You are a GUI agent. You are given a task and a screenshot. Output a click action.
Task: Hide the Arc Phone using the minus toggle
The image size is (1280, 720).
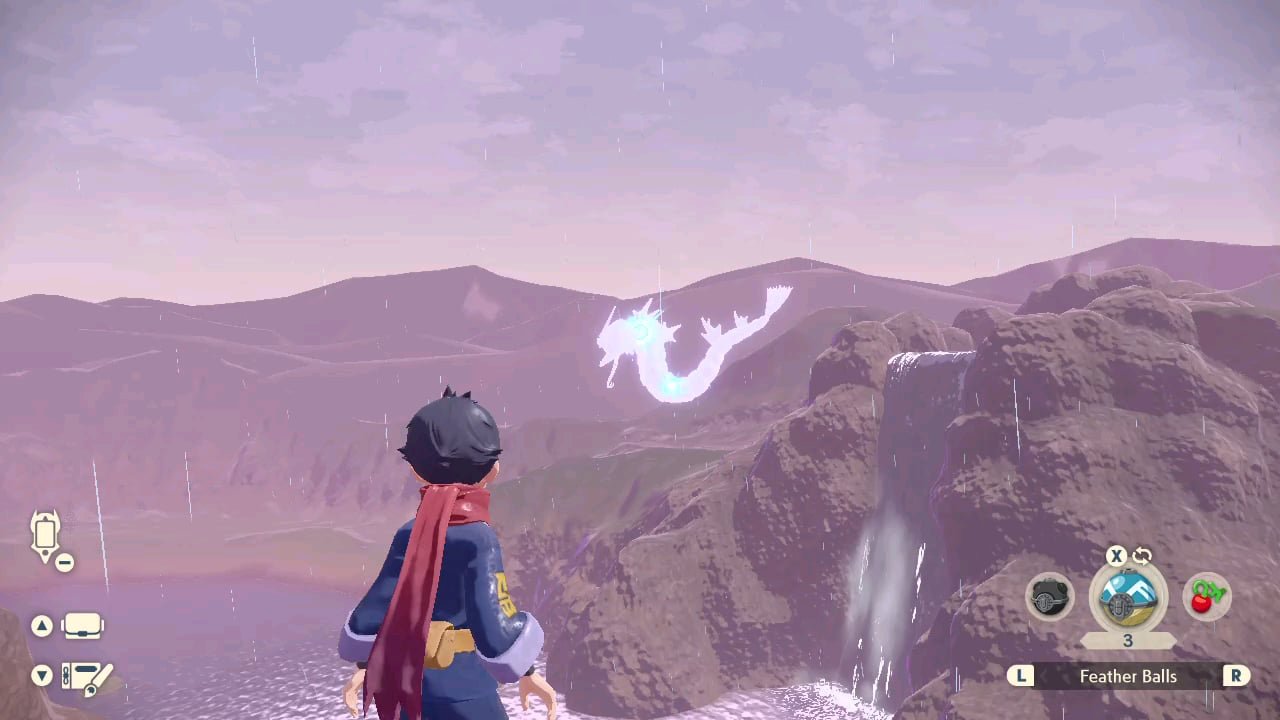coord(65,562)
